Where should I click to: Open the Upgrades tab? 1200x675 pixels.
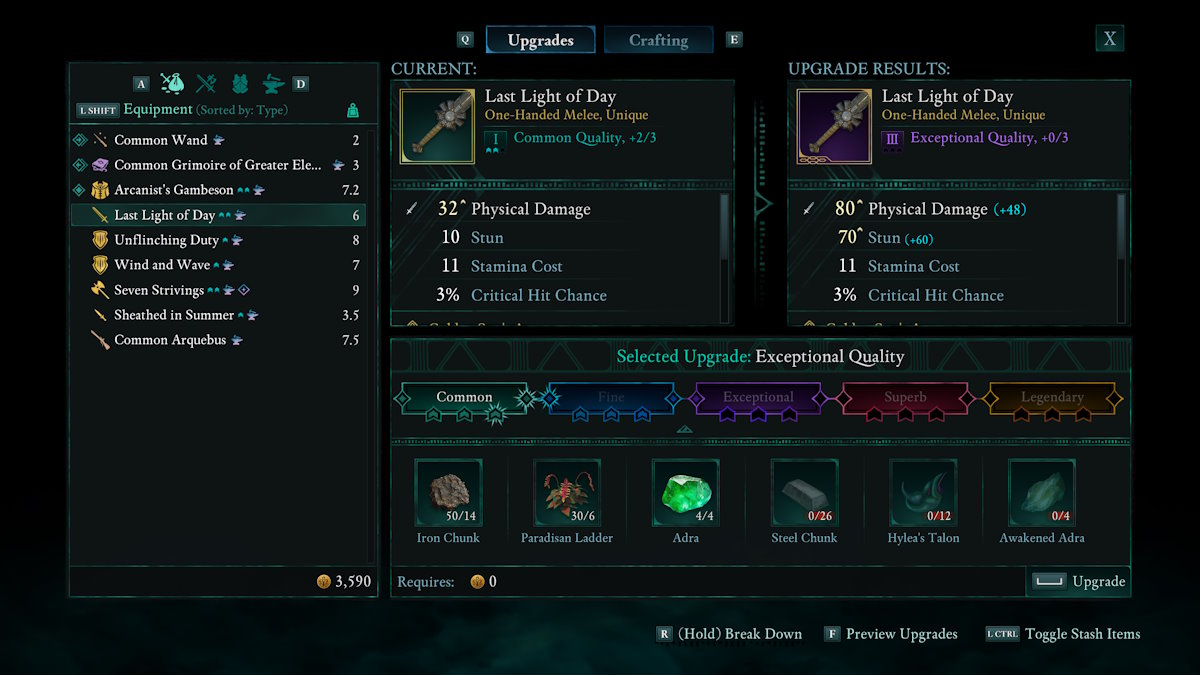540,40
